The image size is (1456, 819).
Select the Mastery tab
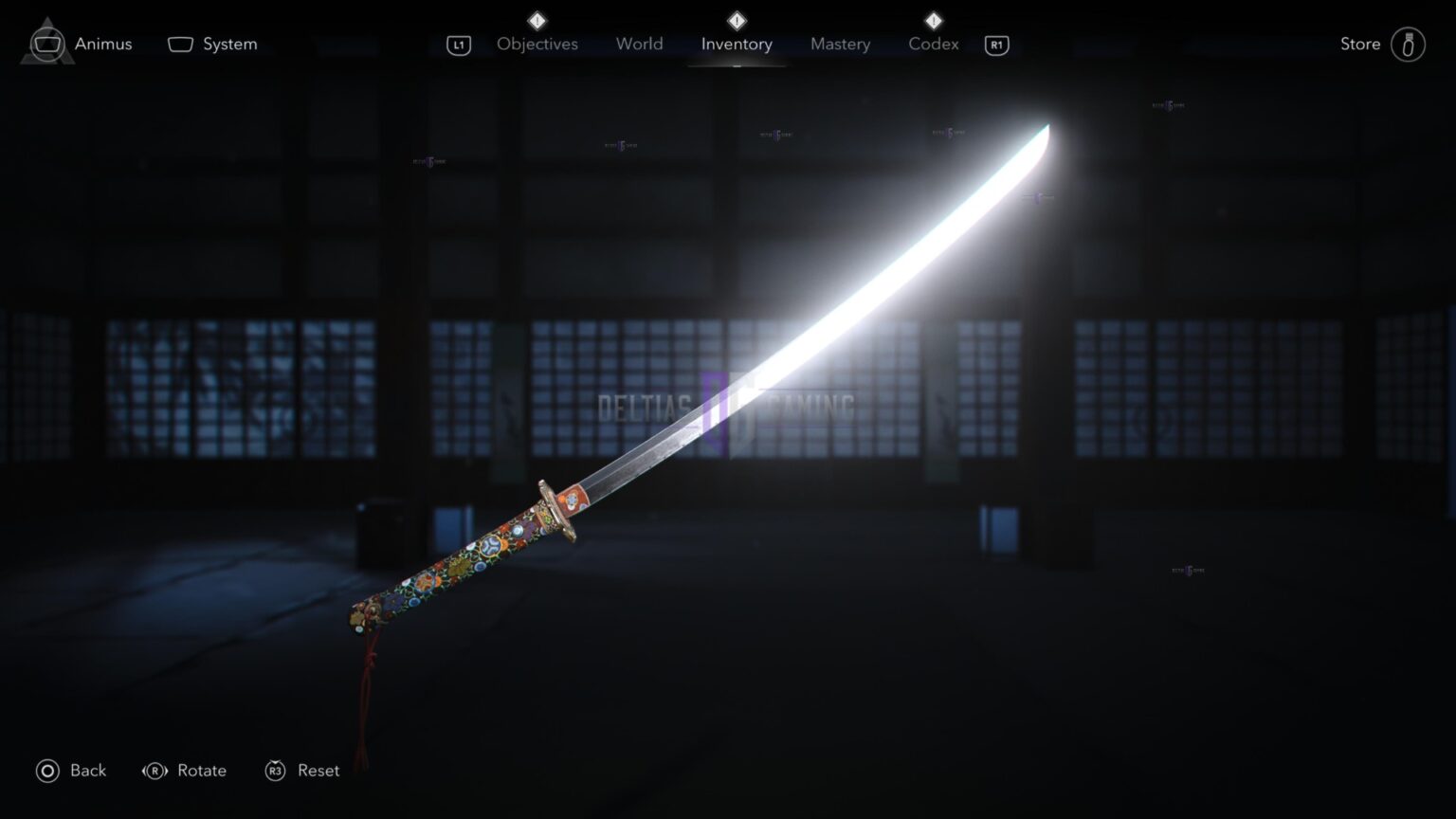point(840,44)
